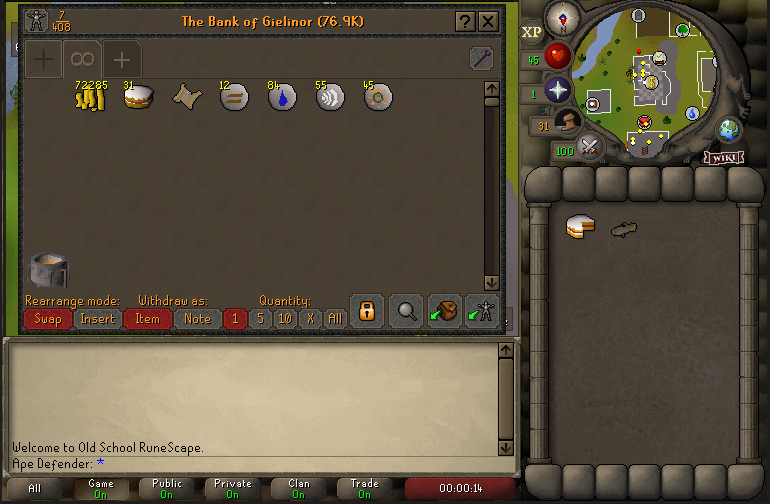Open the bank help question mark
Image resolution: width=770 pixels, height=504 pixels.
(465, 21)
